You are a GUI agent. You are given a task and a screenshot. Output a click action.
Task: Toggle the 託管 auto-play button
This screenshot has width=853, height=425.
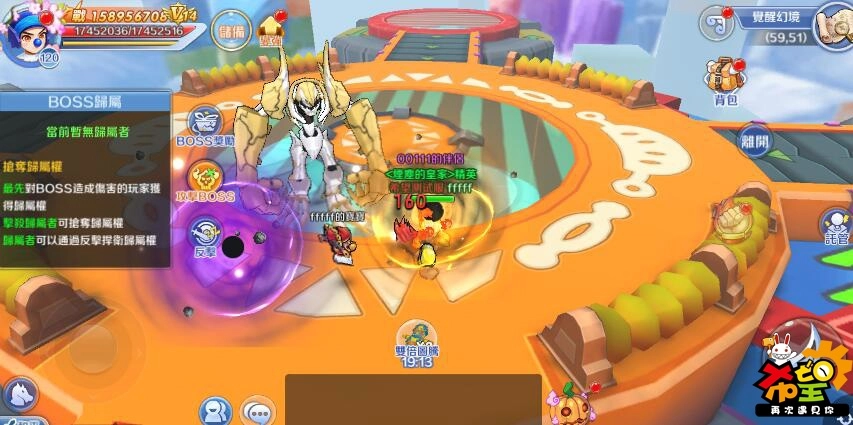pos(836,226)
